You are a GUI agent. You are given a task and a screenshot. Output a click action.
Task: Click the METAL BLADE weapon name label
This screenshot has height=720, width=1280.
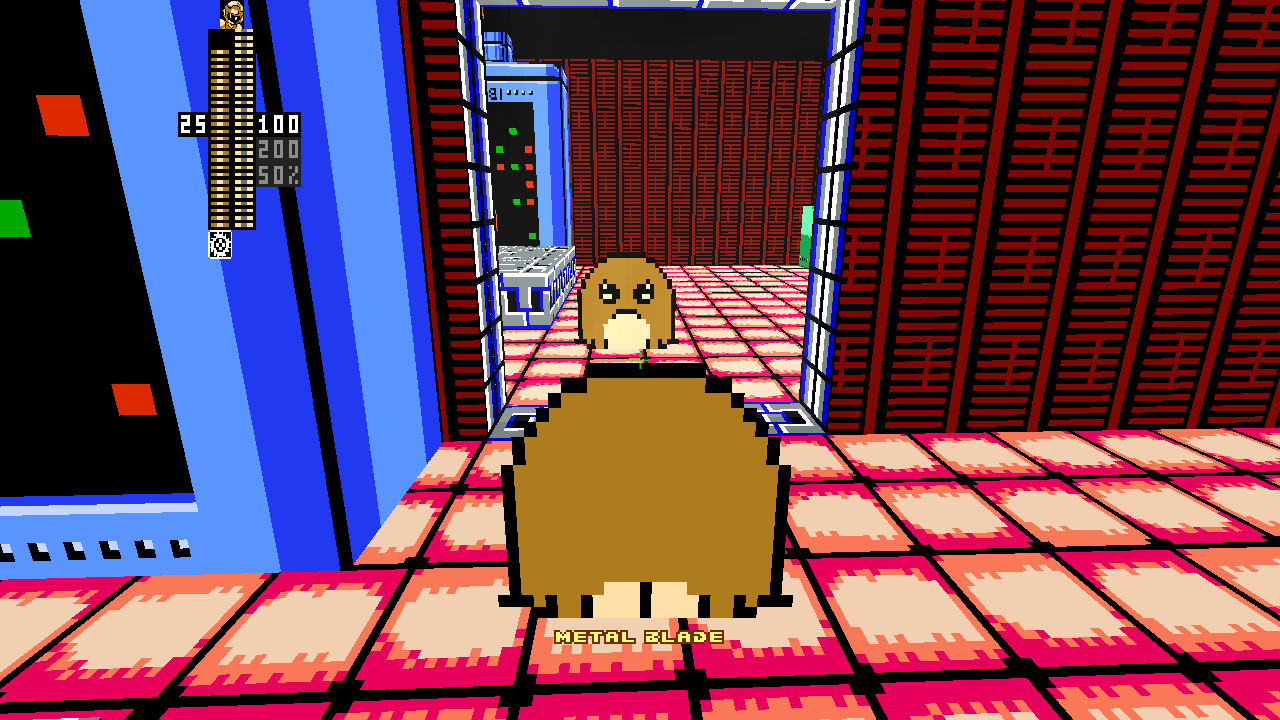(x=640, y=634)
